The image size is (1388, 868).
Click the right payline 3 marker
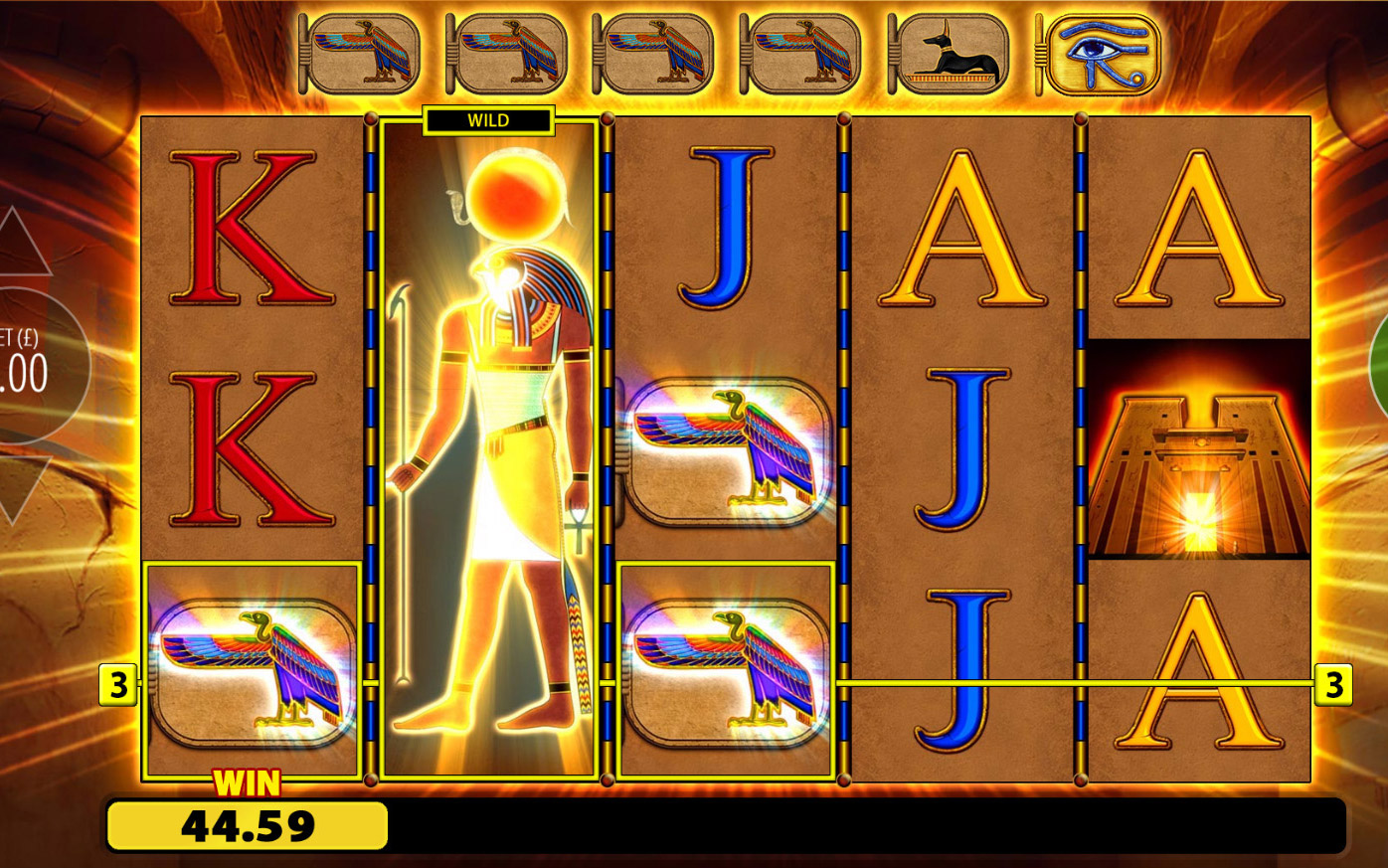pyautogui.click(x=1332, y=684)
